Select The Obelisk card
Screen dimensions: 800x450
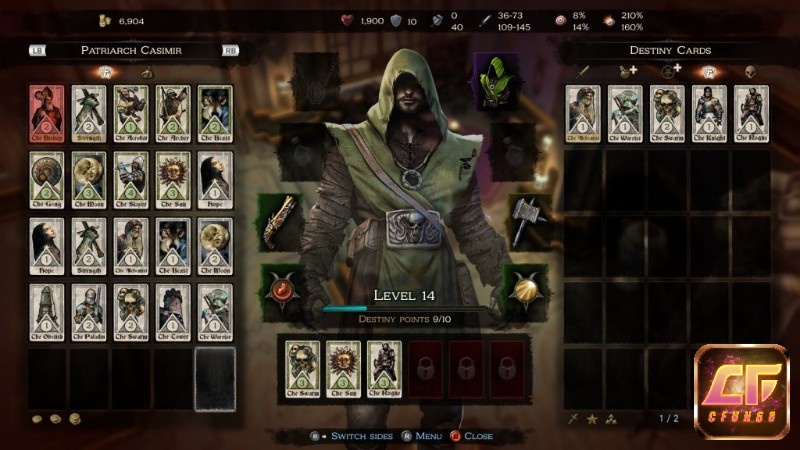[x=47, y=310]
